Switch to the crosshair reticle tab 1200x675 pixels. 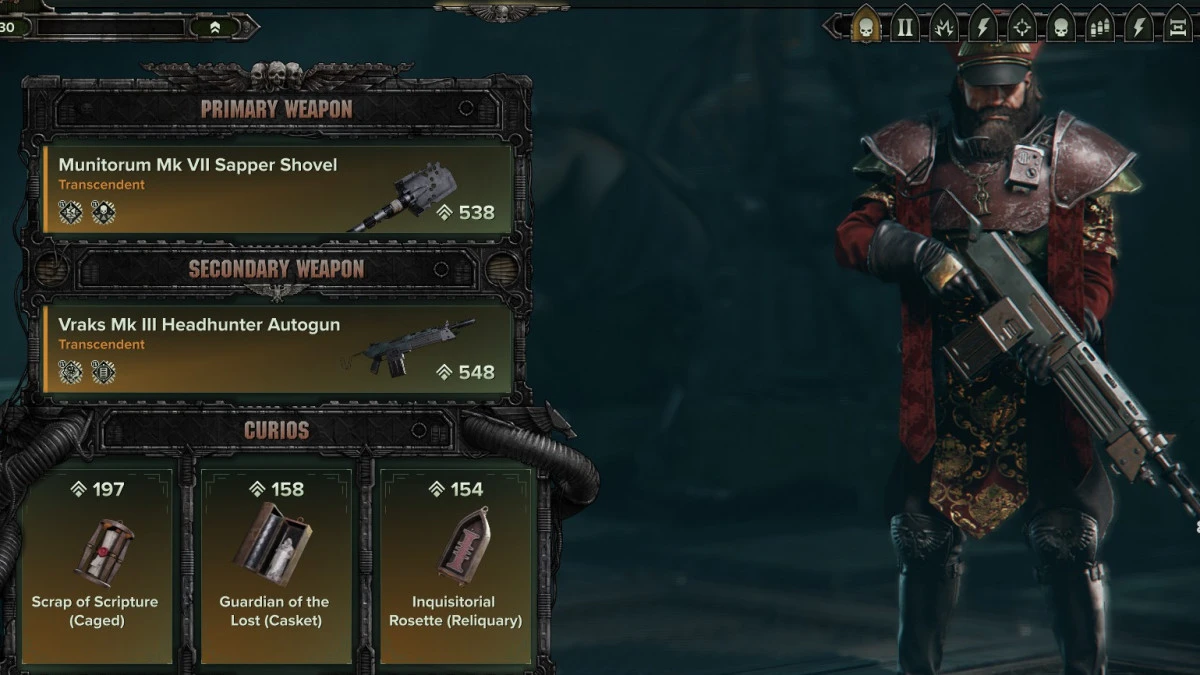point(1022,27)
